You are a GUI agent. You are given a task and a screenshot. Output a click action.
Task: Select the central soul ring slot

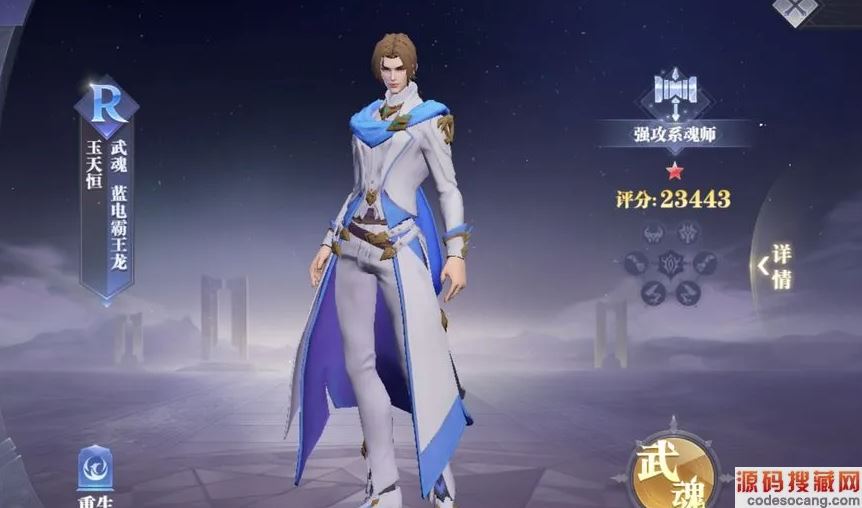671,264
